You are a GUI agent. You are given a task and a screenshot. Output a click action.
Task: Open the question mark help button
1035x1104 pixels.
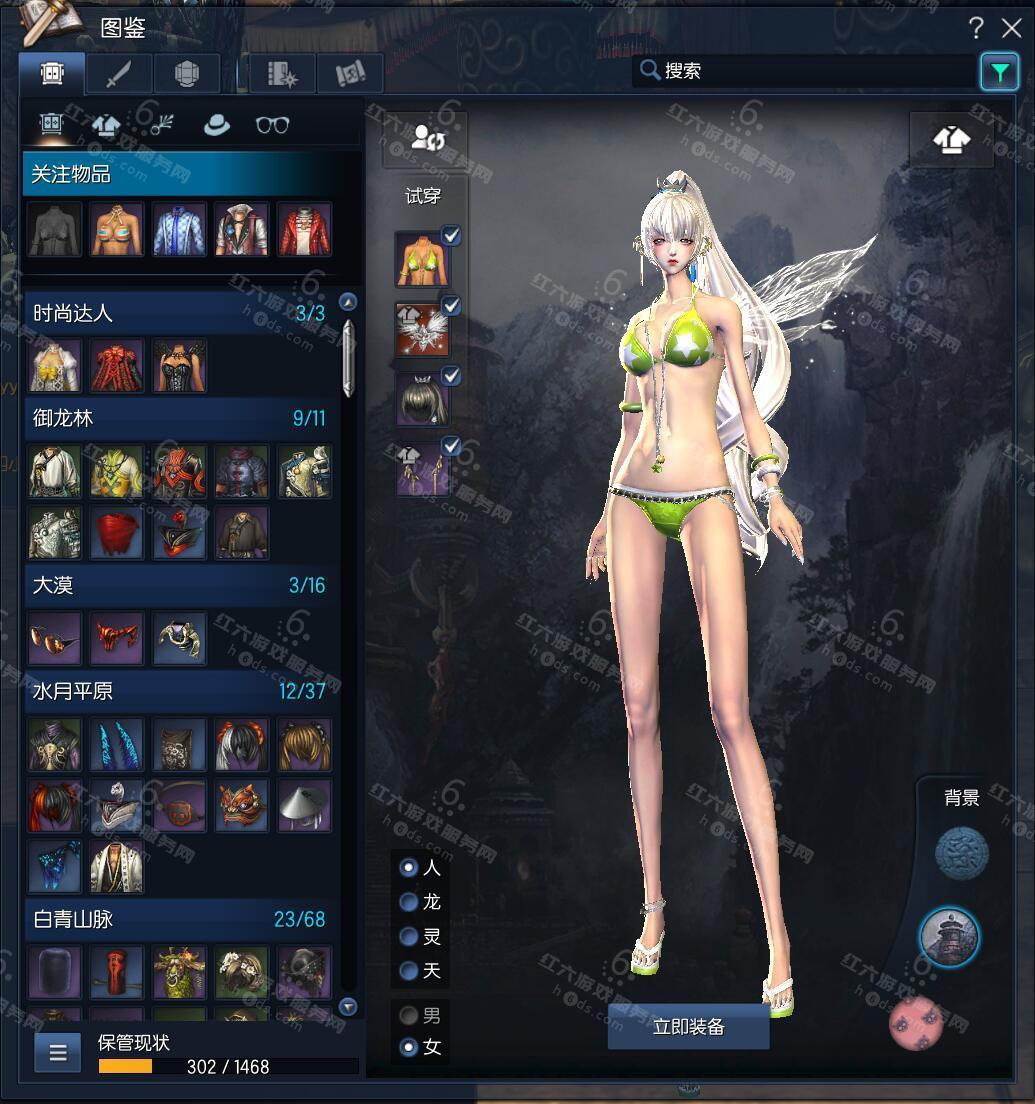[976, 27]
